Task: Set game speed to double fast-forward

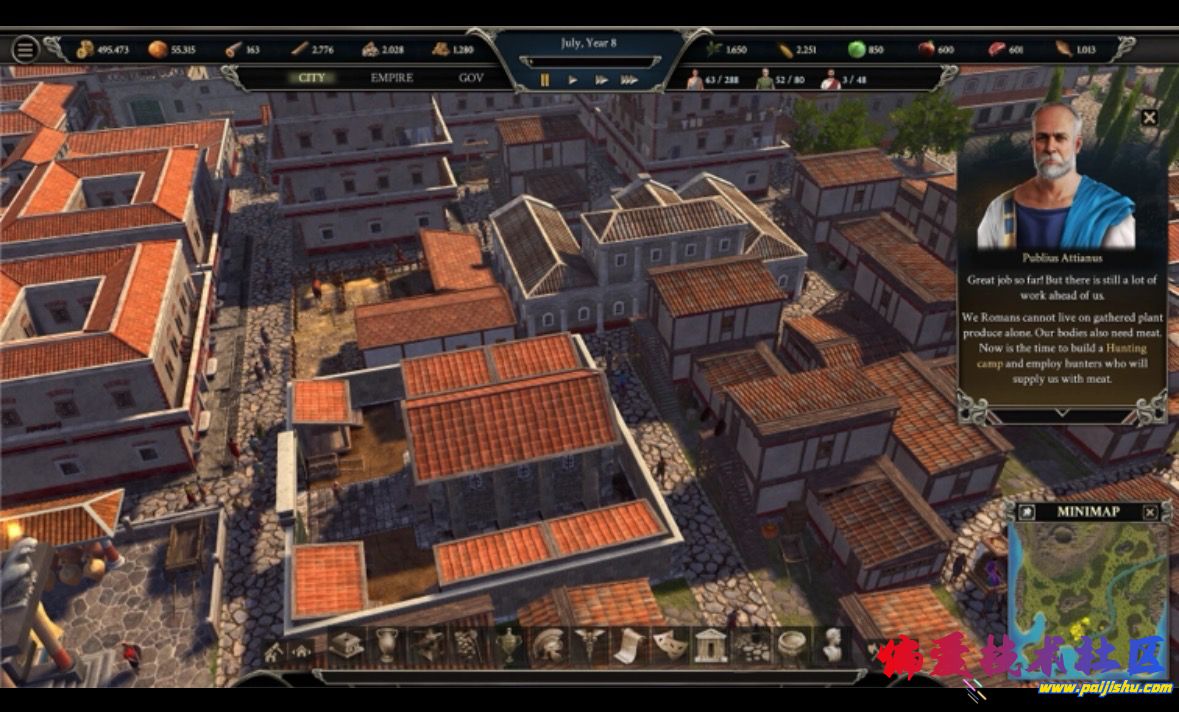Action: [601, 80]
